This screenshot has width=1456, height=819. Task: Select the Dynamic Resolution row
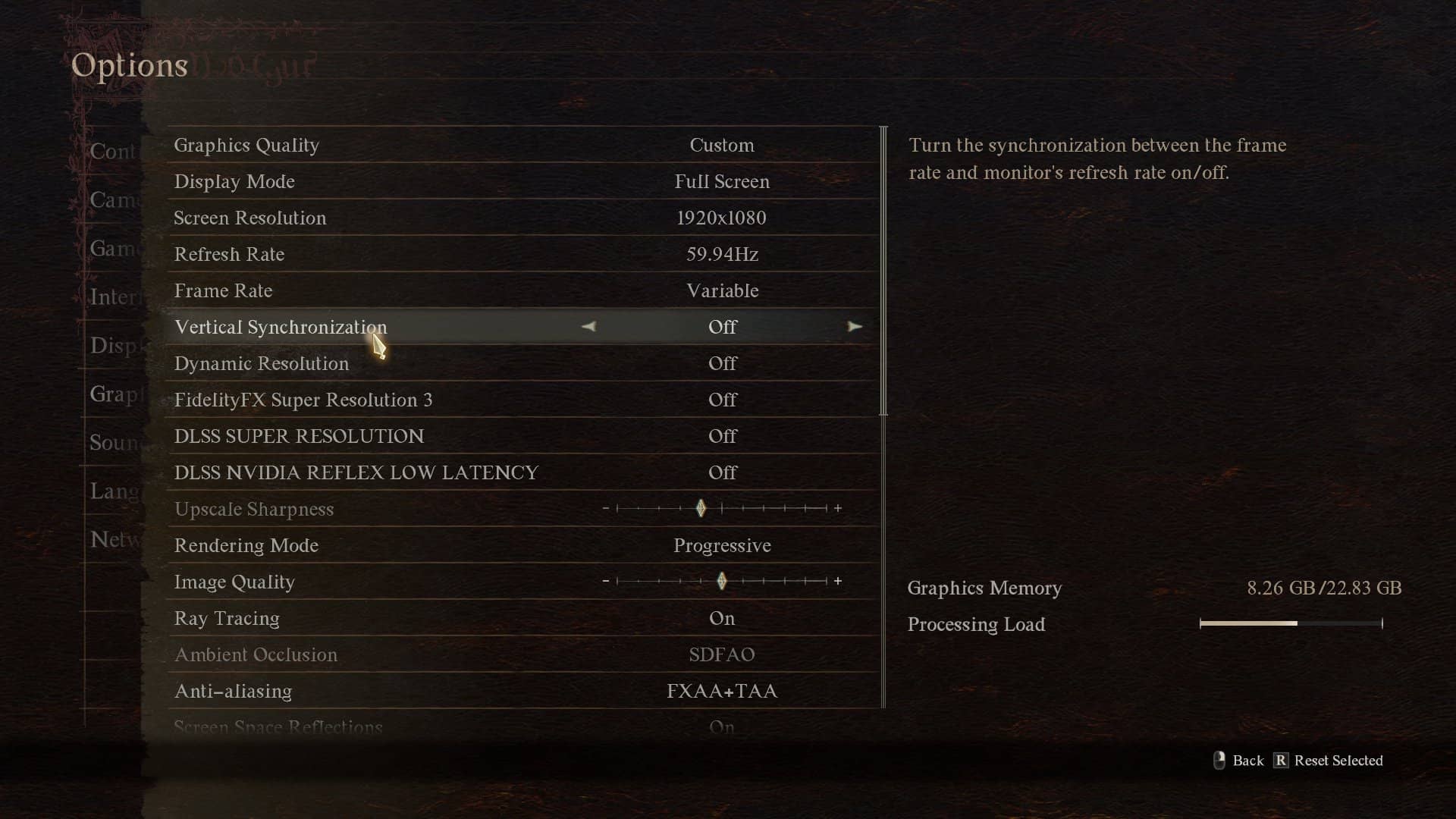click(523, 363)
